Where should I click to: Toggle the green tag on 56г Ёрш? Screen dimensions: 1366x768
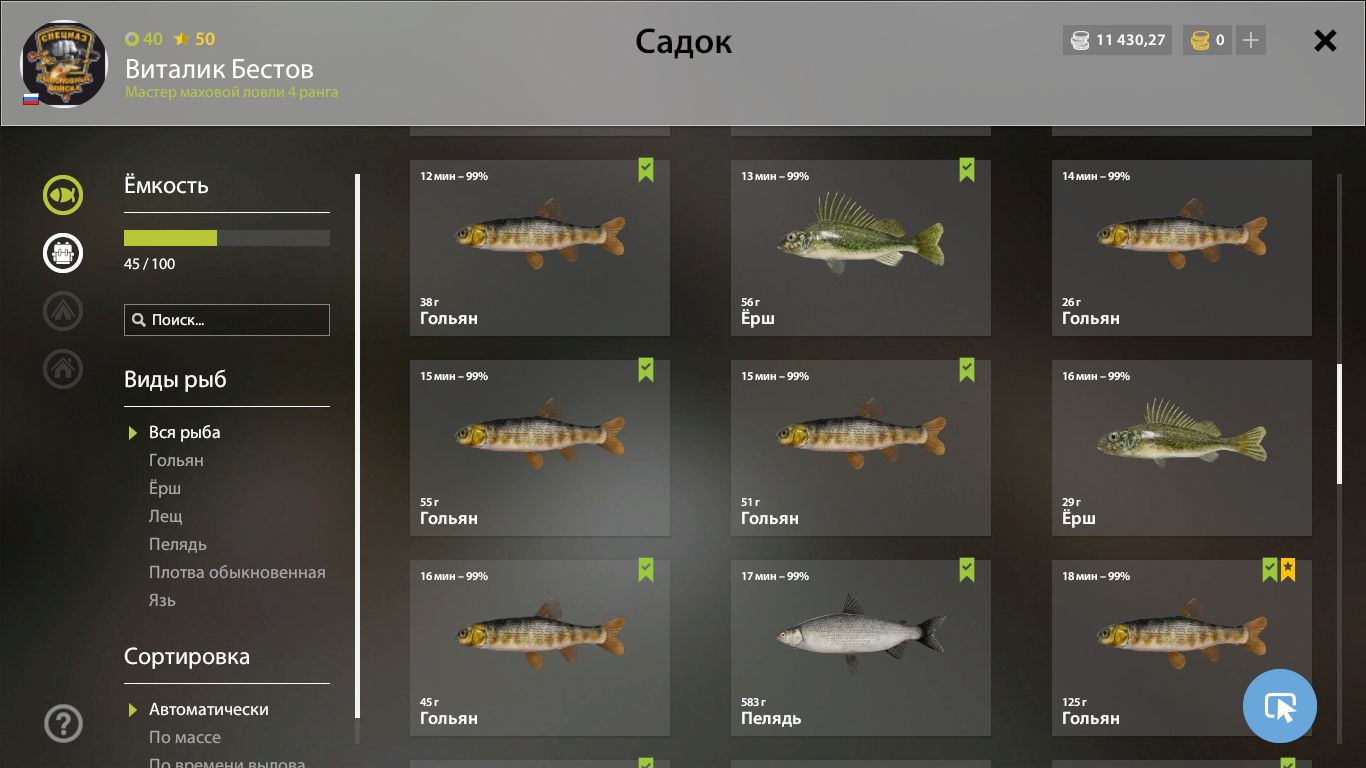pos(966,170)
